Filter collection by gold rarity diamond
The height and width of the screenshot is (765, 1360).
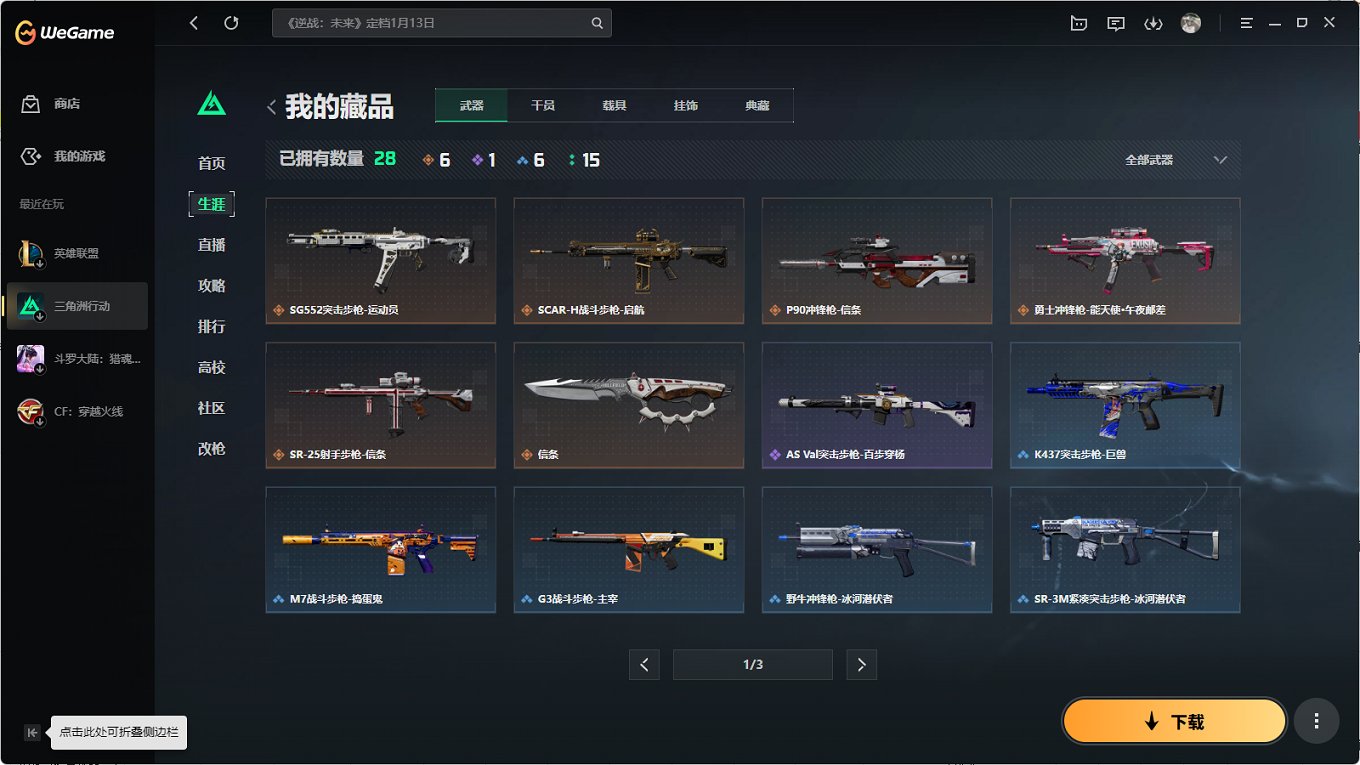[428, 158]
